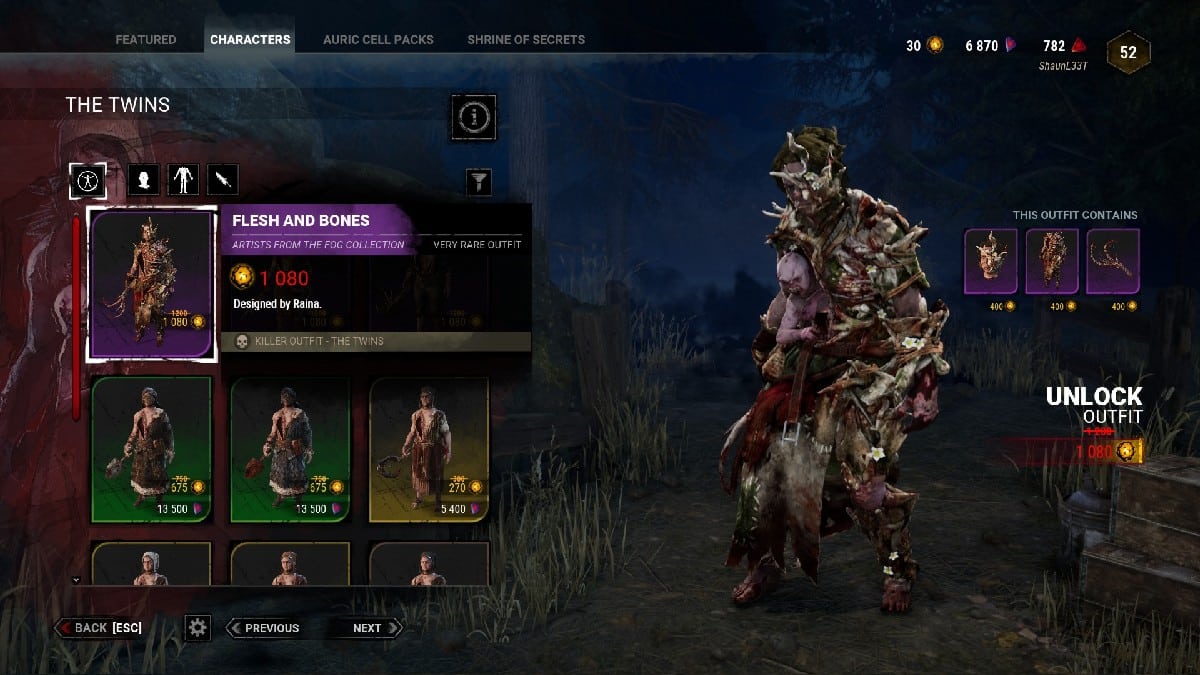This screenshot has width=1200, height=675.
Task: Go back with the Back button
Action: click(99, 628)
